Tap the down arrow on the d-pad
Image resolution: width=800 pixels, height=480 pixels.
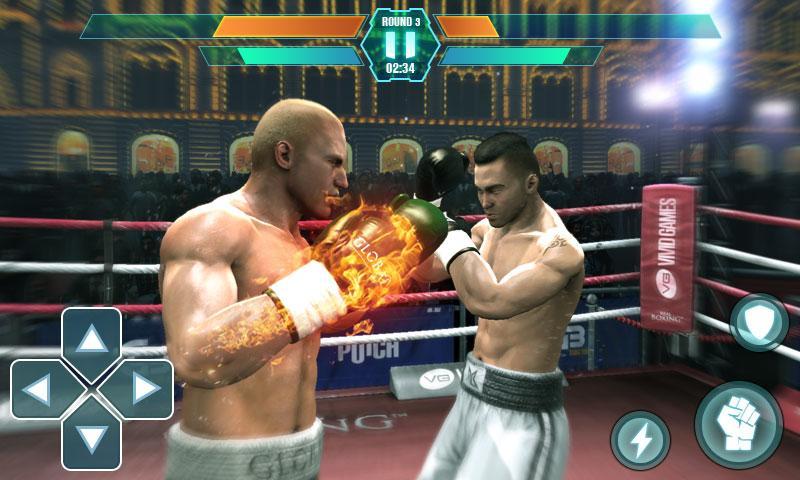coord(92,438)
